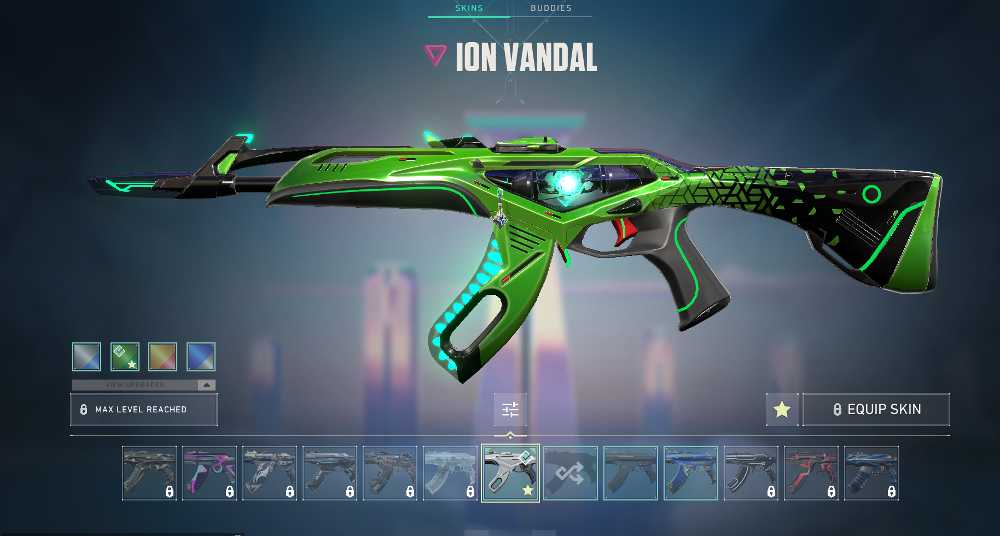Open the skin filter sliders button
The width and height of the screenshot is (1000, 536).
[510, 409]
